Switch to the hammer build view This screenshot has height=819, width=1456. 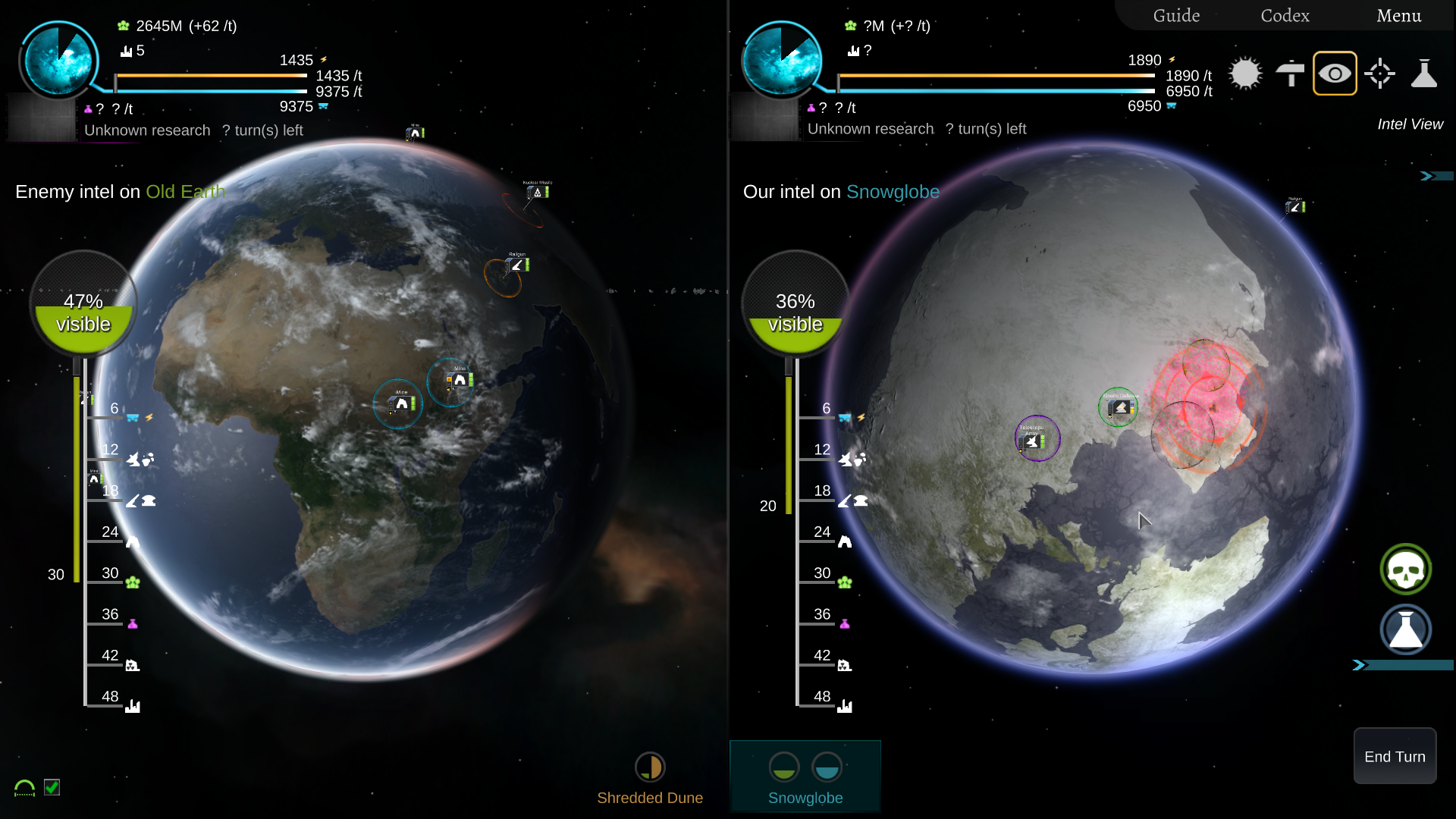(x=1290, y=74)
